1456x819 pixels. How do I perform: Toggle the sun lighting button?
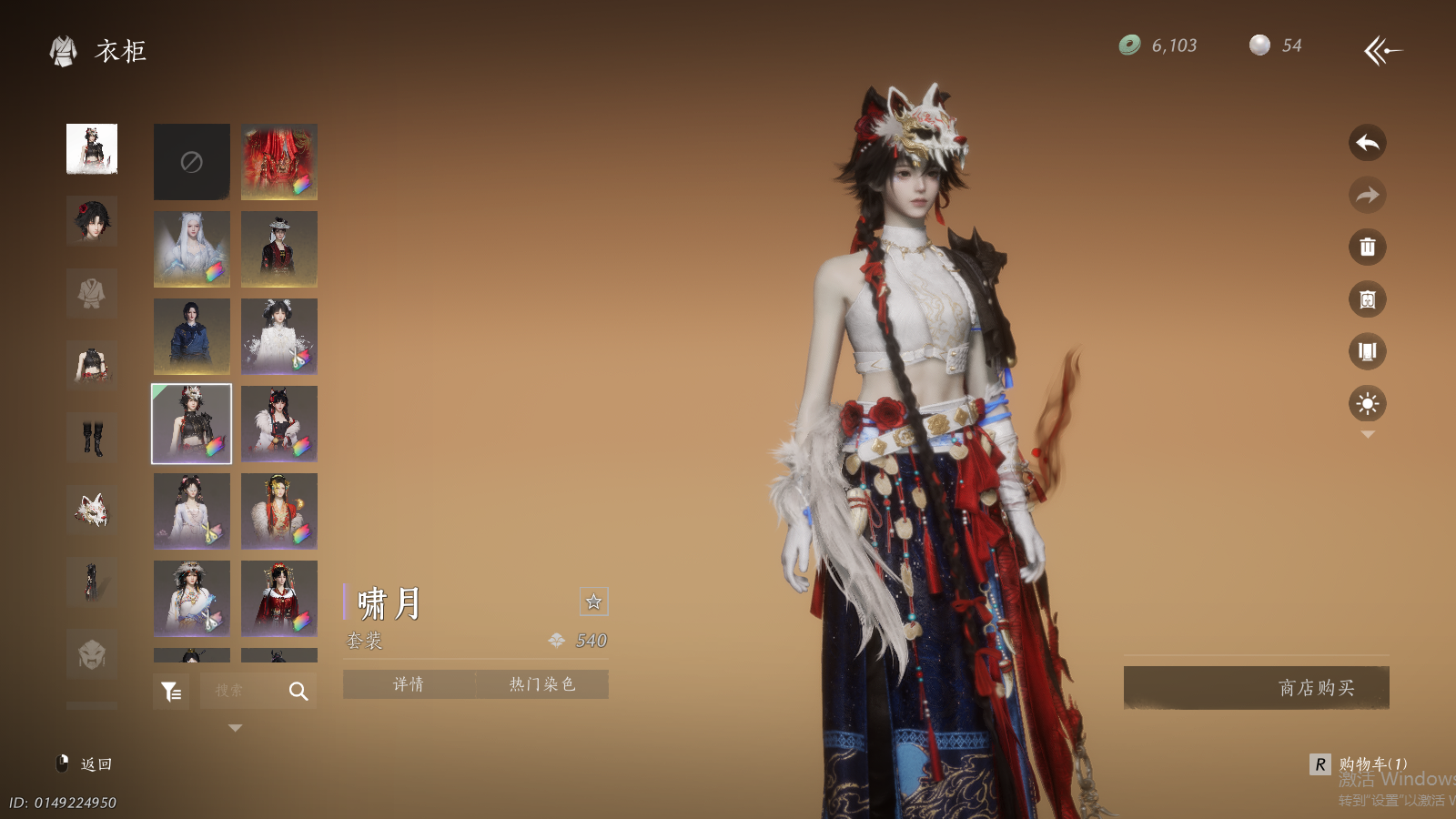(x=1367, y=403)
